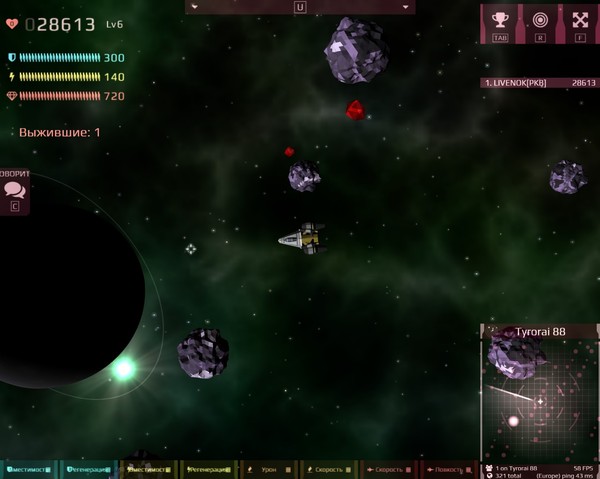
Task: Upgrade the Урон stat
Action: point(268,469)
